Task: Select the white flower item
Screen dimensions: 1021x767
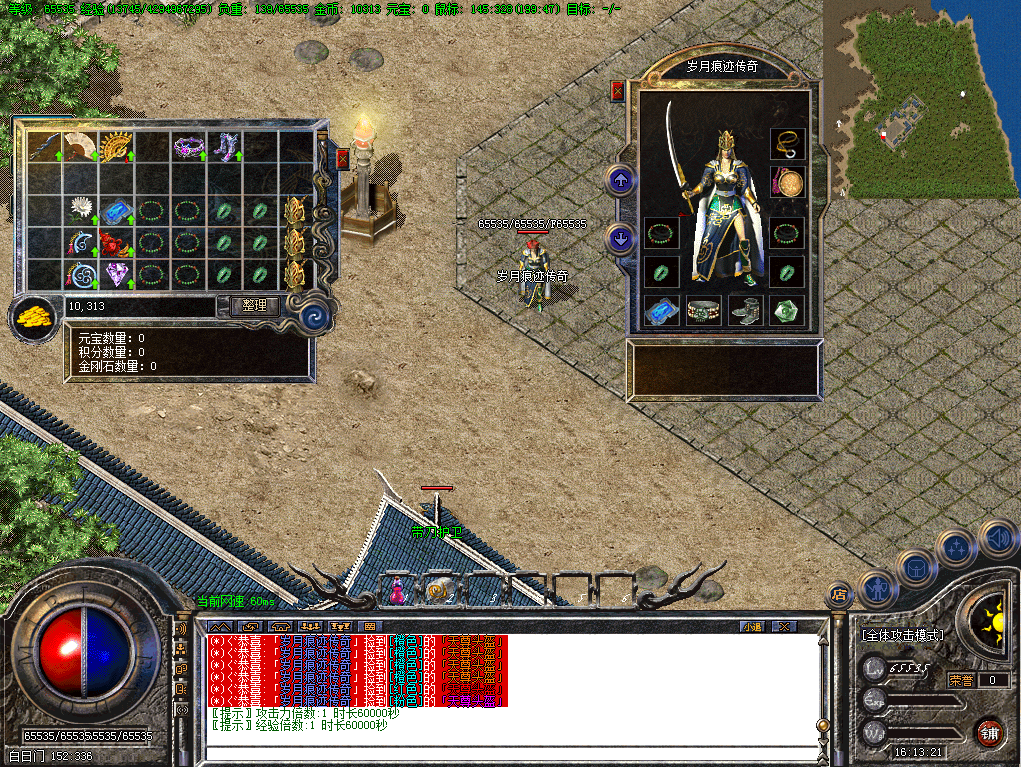Action: [80, 210]
